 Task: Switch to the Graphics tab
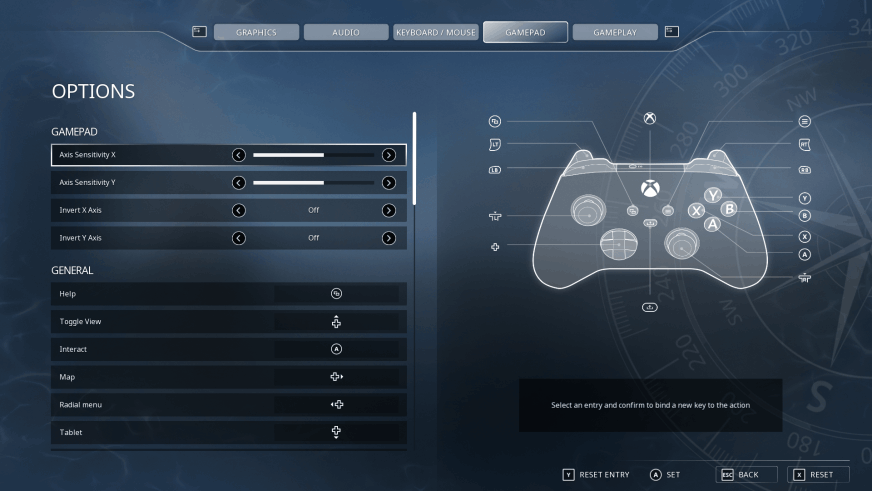click(x=256, y=32)
